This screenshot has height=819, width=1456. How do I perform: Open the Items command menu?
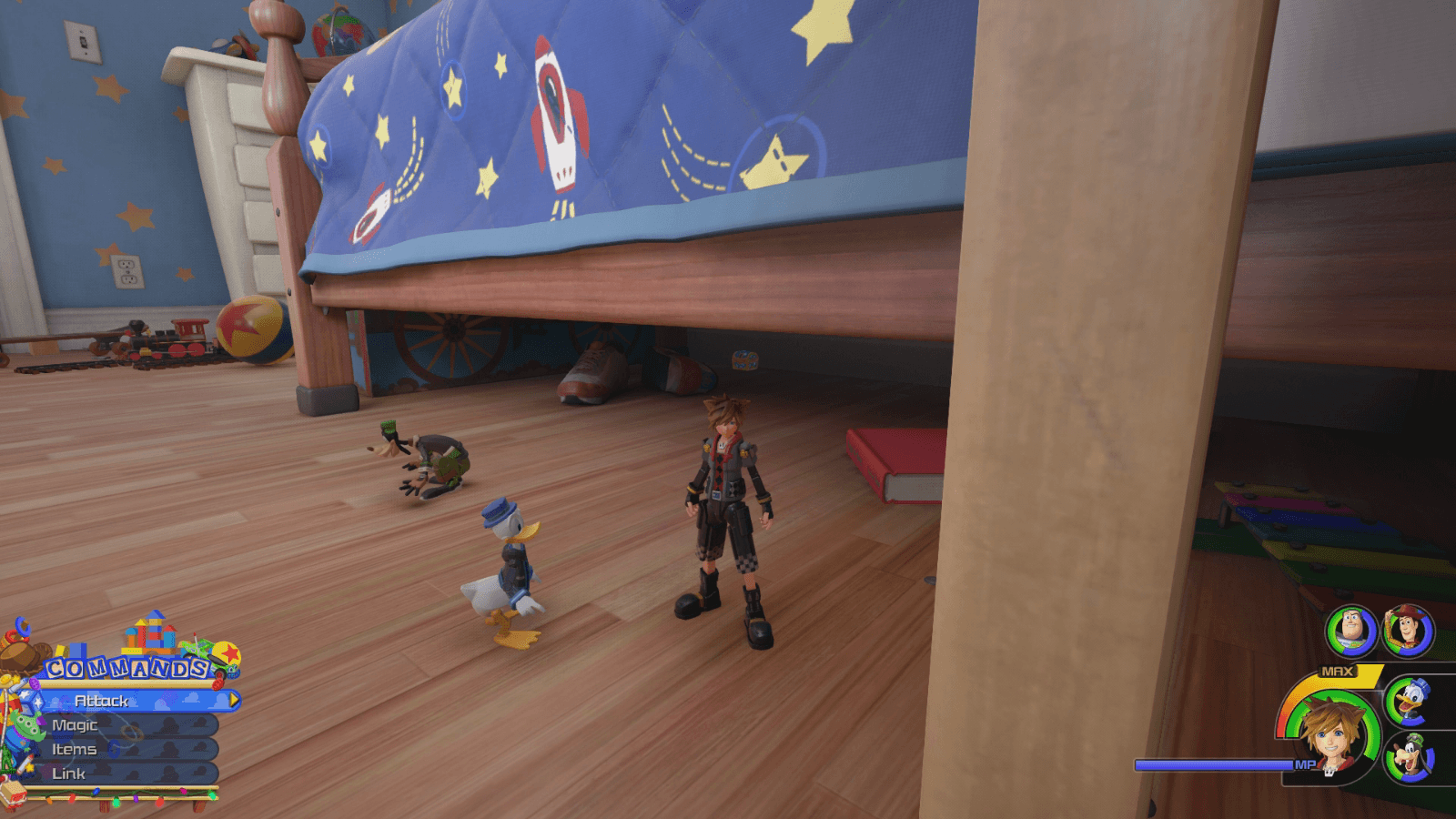point(76,750)
